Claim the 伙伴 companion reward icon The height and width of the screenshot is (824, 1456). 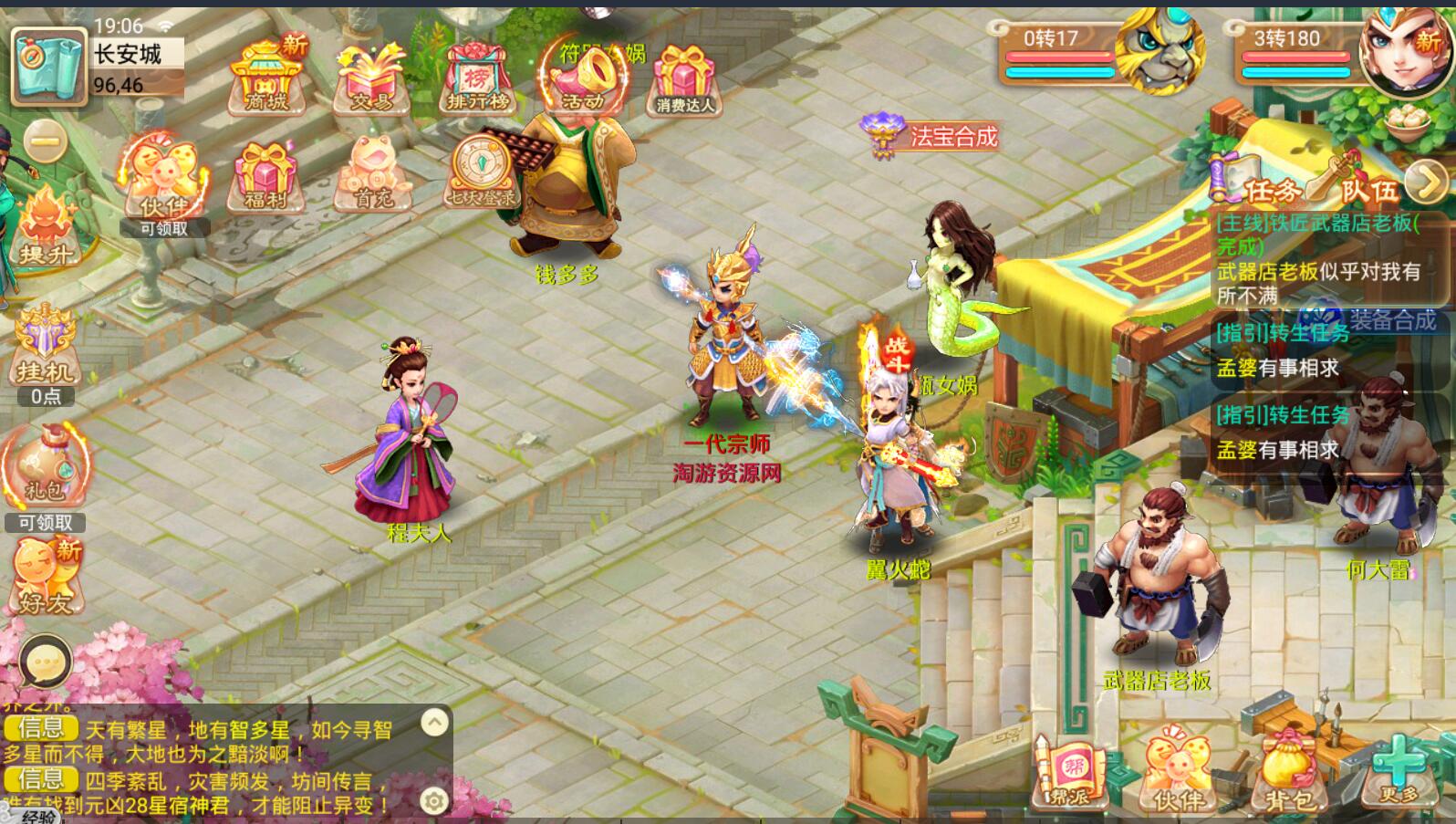coord(164,183)
